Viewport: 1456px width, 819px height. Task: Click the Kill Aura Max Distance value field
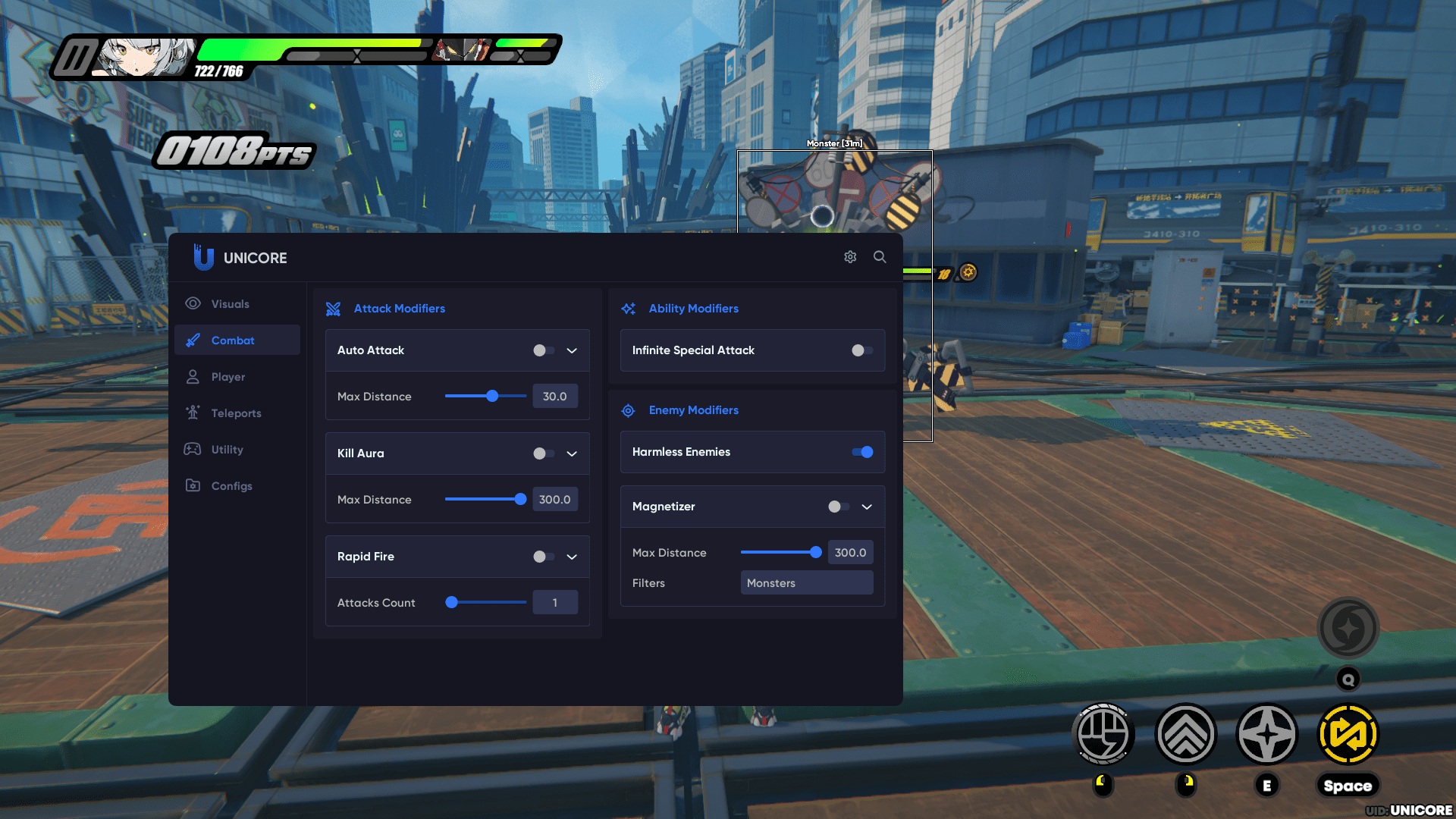pyautogui.click(x=554, y=500)
